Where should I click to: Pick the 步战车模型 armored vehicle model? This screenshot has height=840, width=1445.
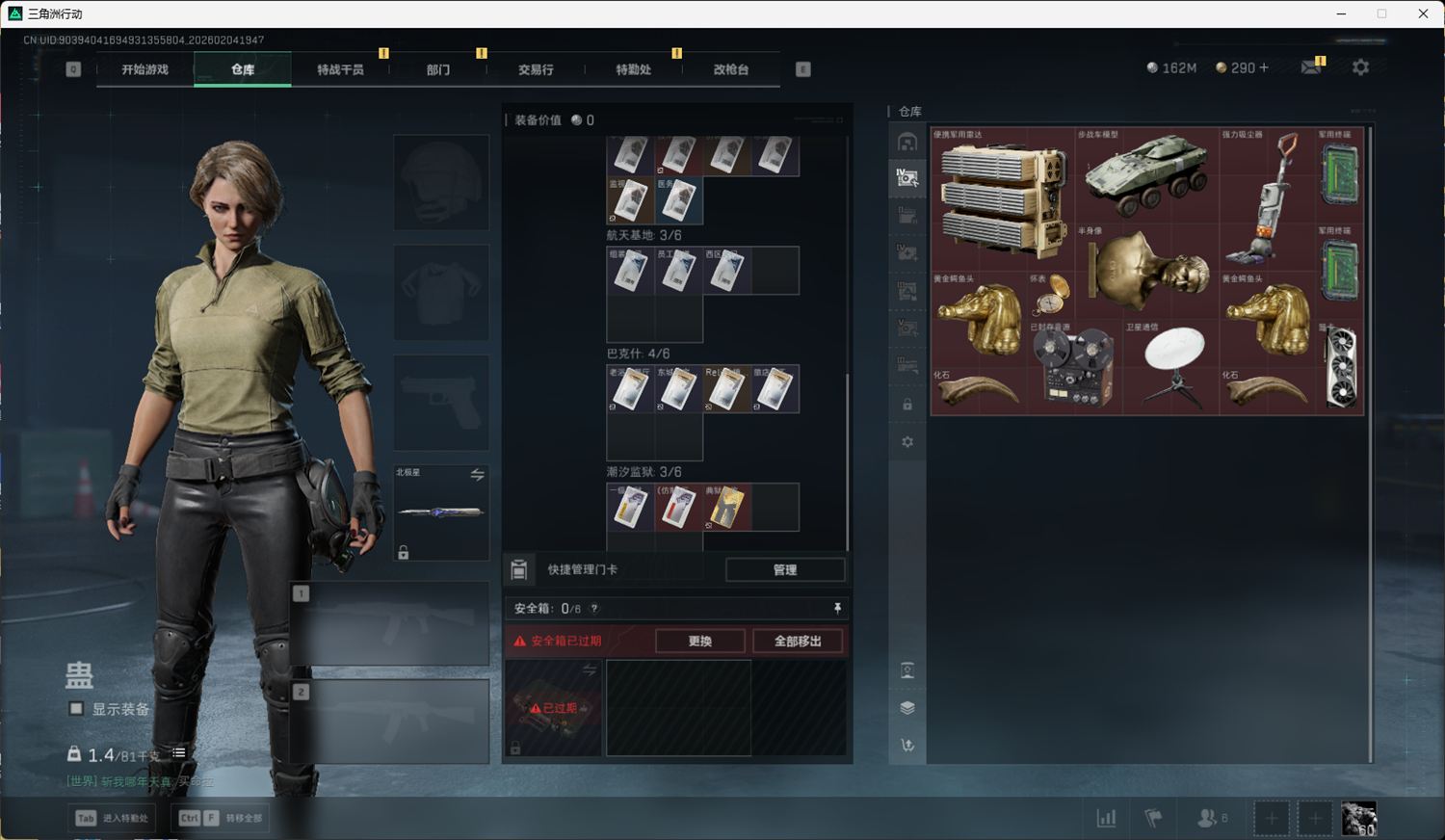[1146, 175]
